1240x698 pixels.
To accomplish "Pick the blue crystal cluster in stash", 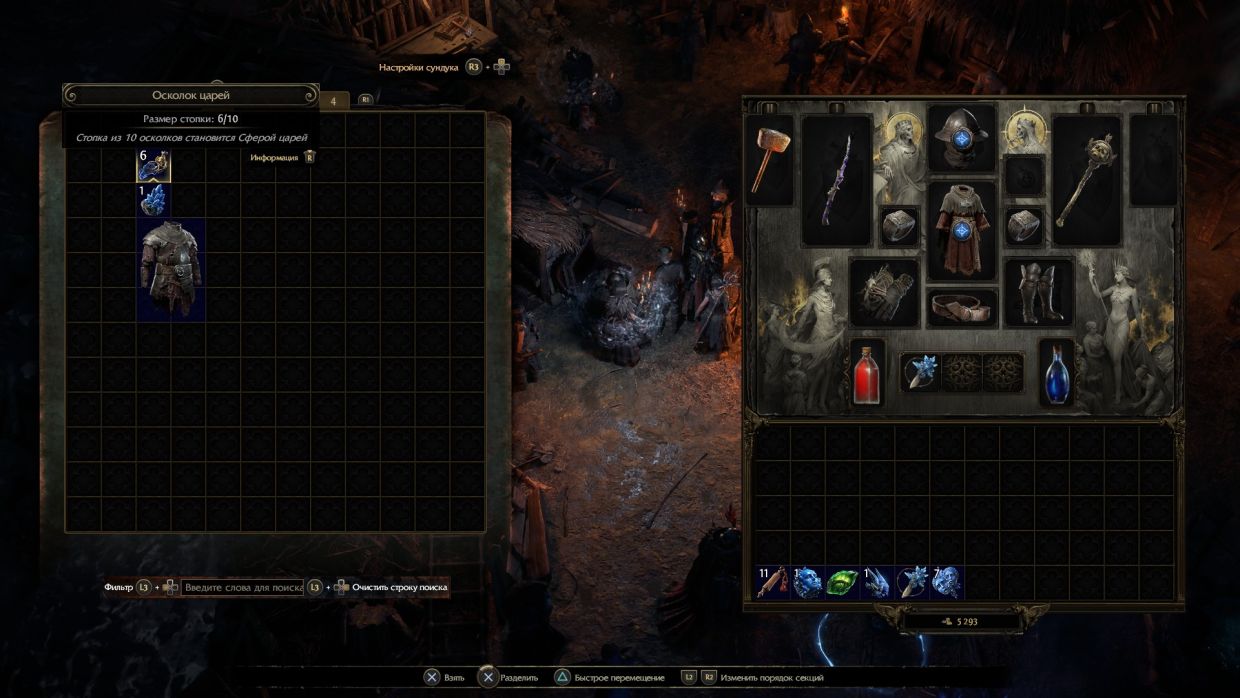I will [x=154, y=200].
